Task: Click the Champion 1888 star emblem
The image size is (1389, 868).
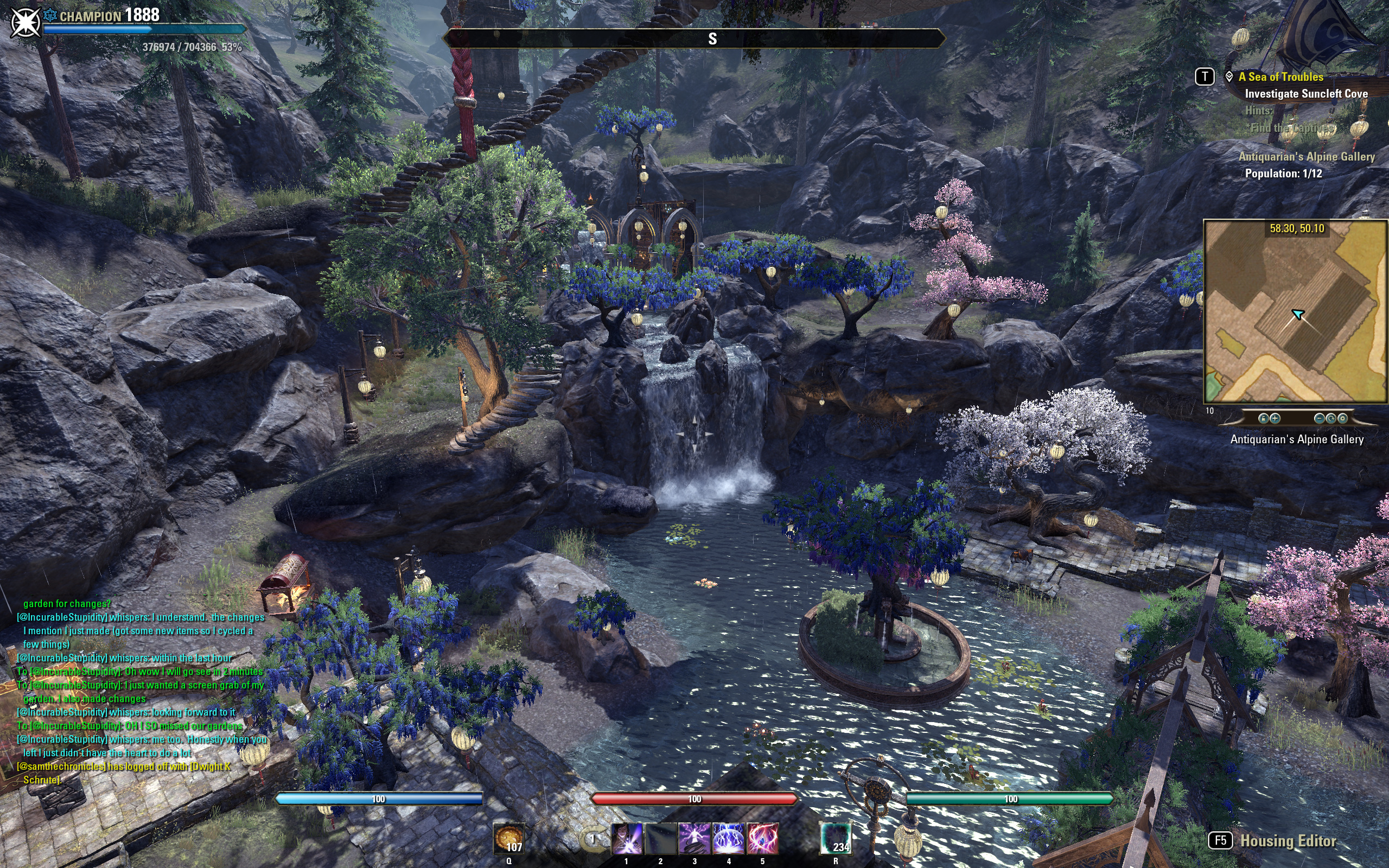Action: tap(26, 22)
